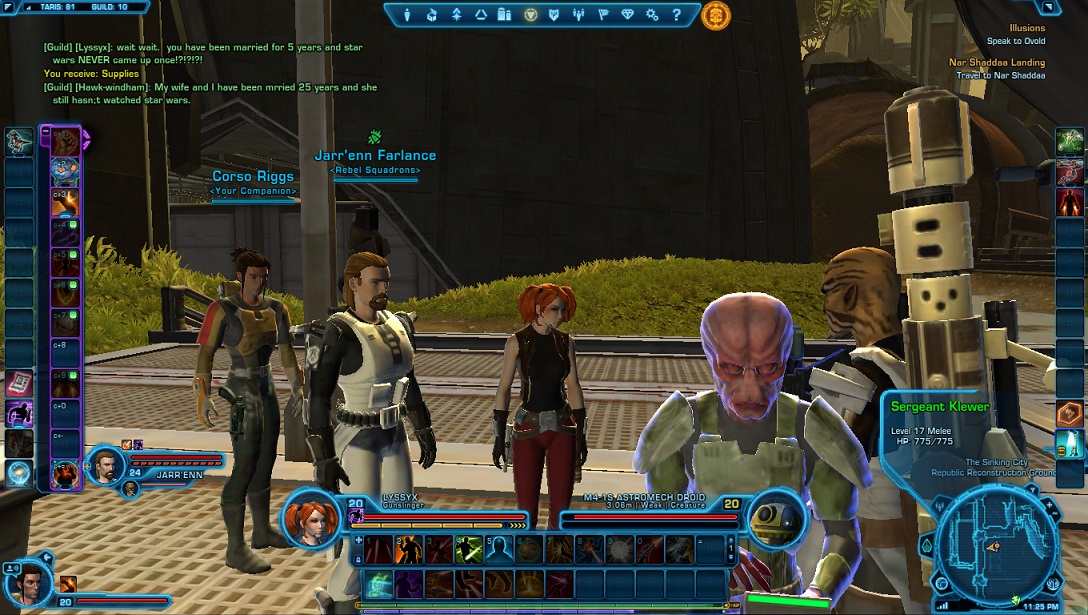Activate the blue silhouette ability in slot 5
The height and width of the screenshot is (615, 1088).
(500, 549)
